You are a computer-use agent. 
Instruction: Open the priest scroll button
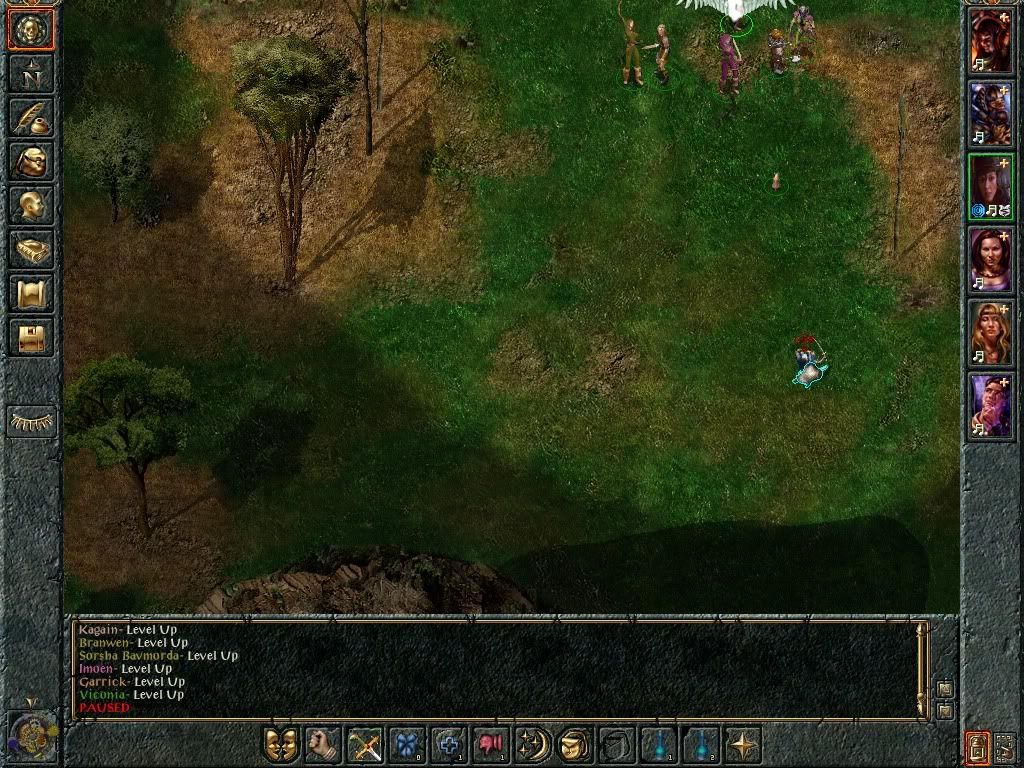click(x=31, y=293)
